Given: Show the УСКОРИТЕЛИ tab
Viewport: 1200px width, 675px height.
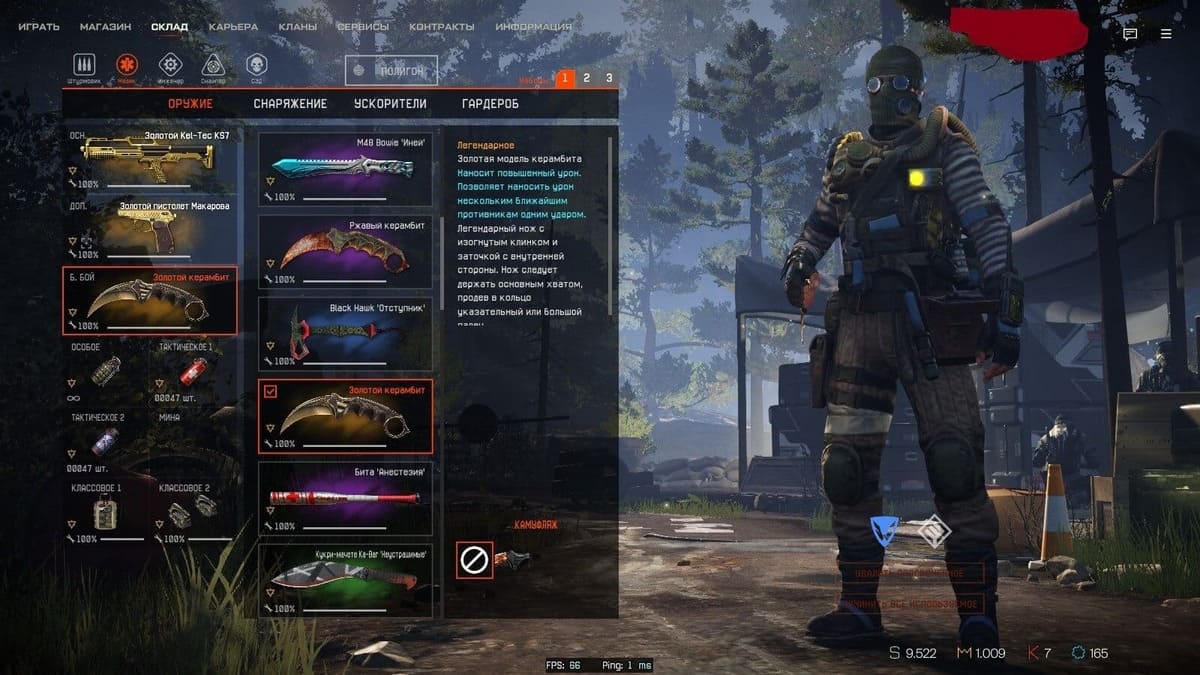Looking at the screenshot, I should 390,104.
